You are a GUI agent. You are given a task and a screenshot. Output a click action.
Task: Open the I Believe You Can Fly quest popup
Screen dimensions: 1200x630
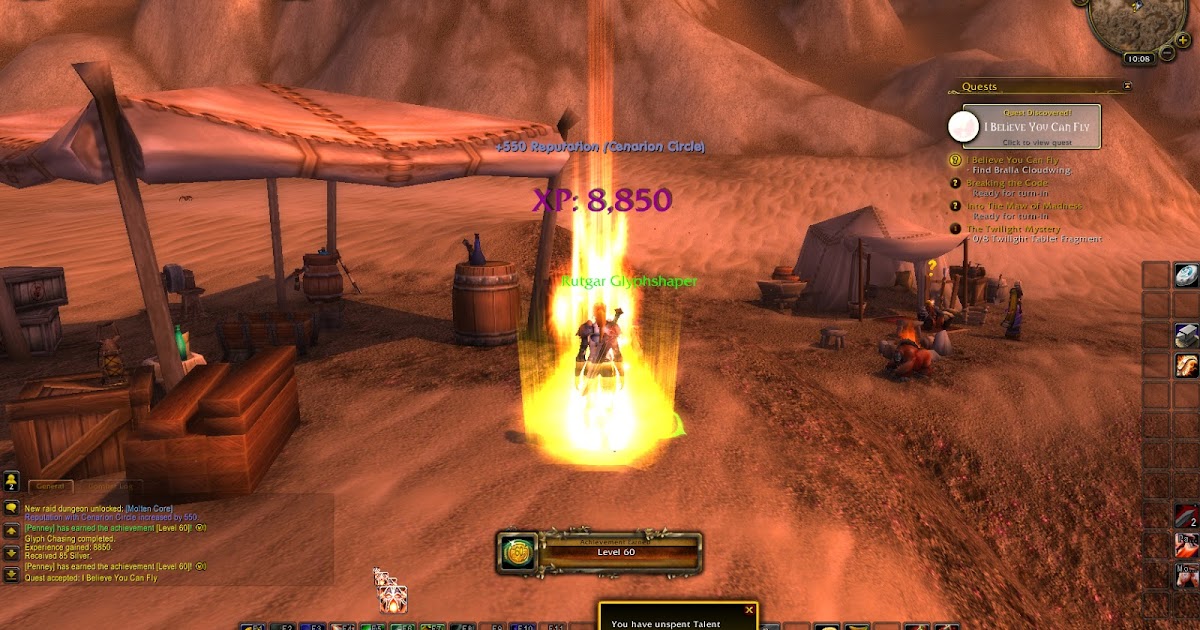pyautogui.click(x=1031, y=127)
